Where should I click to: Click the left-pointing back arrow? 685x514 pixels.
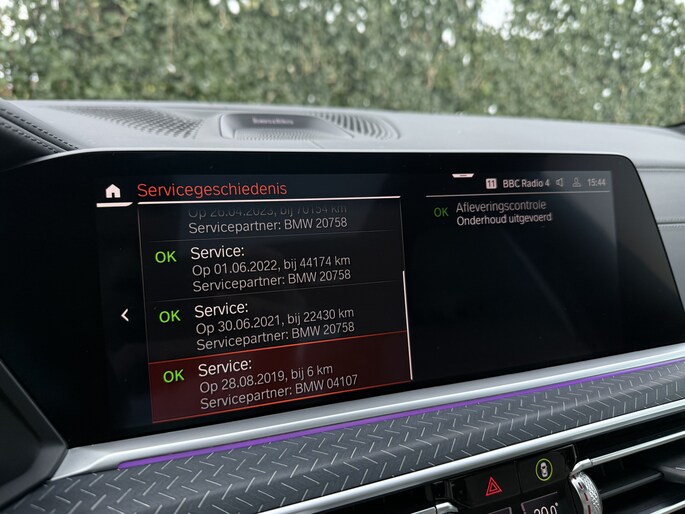click(x=125, y=315)
